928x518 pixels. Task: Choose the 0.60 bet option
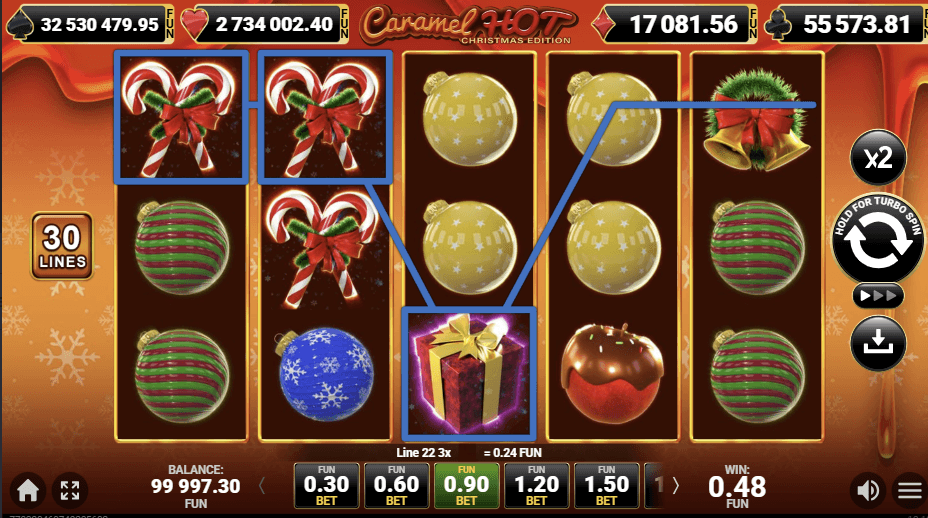(x=396, y=485)
